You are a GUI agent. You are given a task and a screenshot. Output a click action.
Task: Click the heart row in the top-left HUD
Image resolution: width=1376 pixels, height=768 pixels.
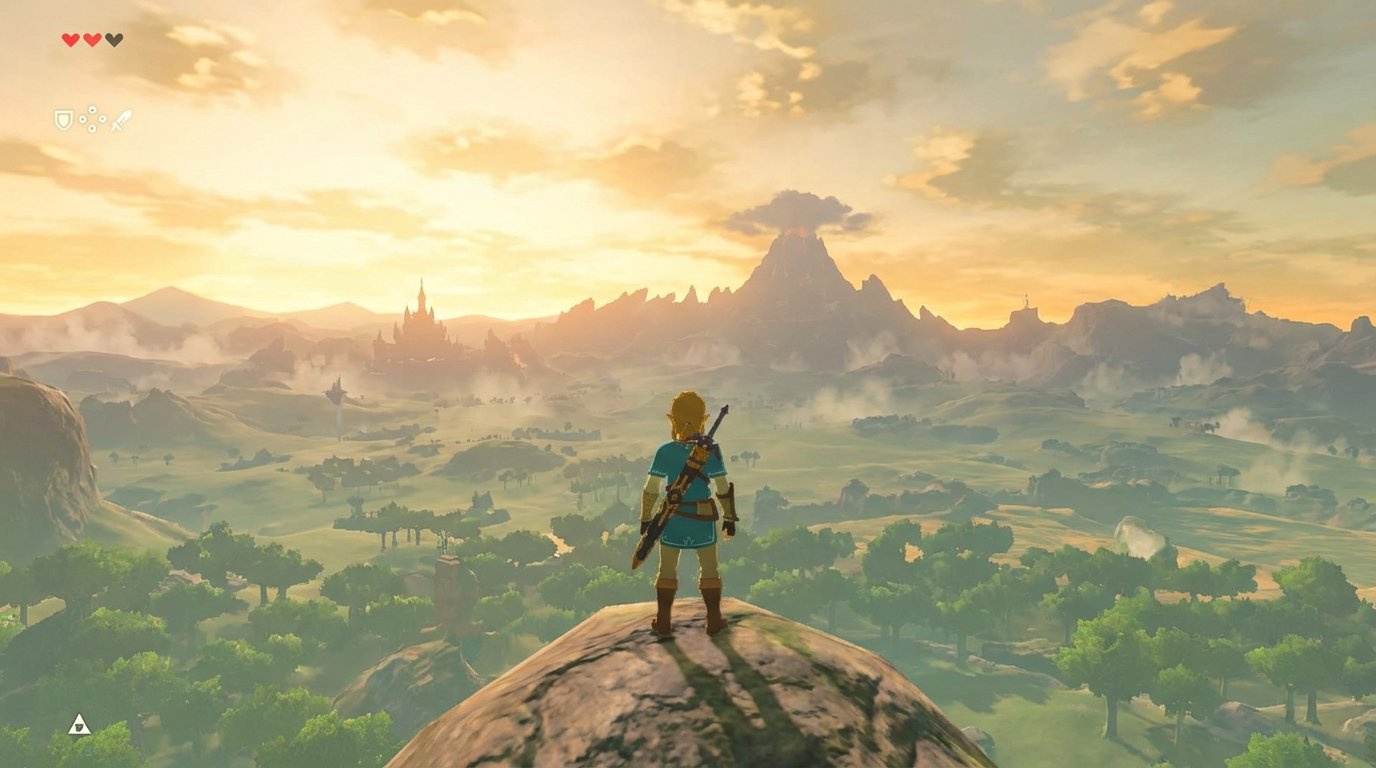92,39
